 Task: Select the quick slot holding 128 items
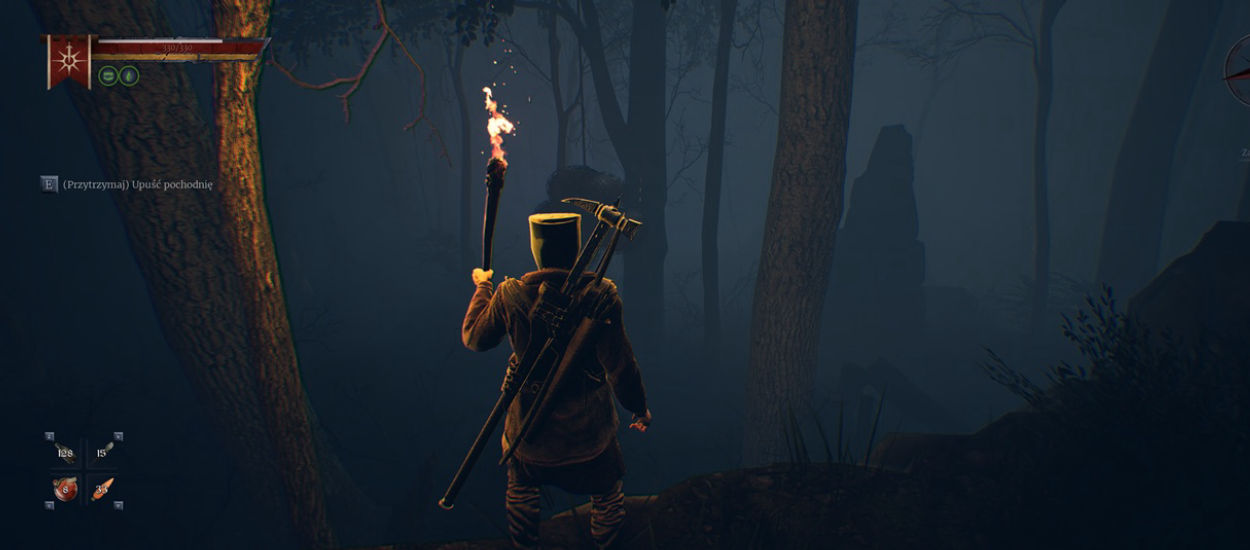[x=66, y=453]
